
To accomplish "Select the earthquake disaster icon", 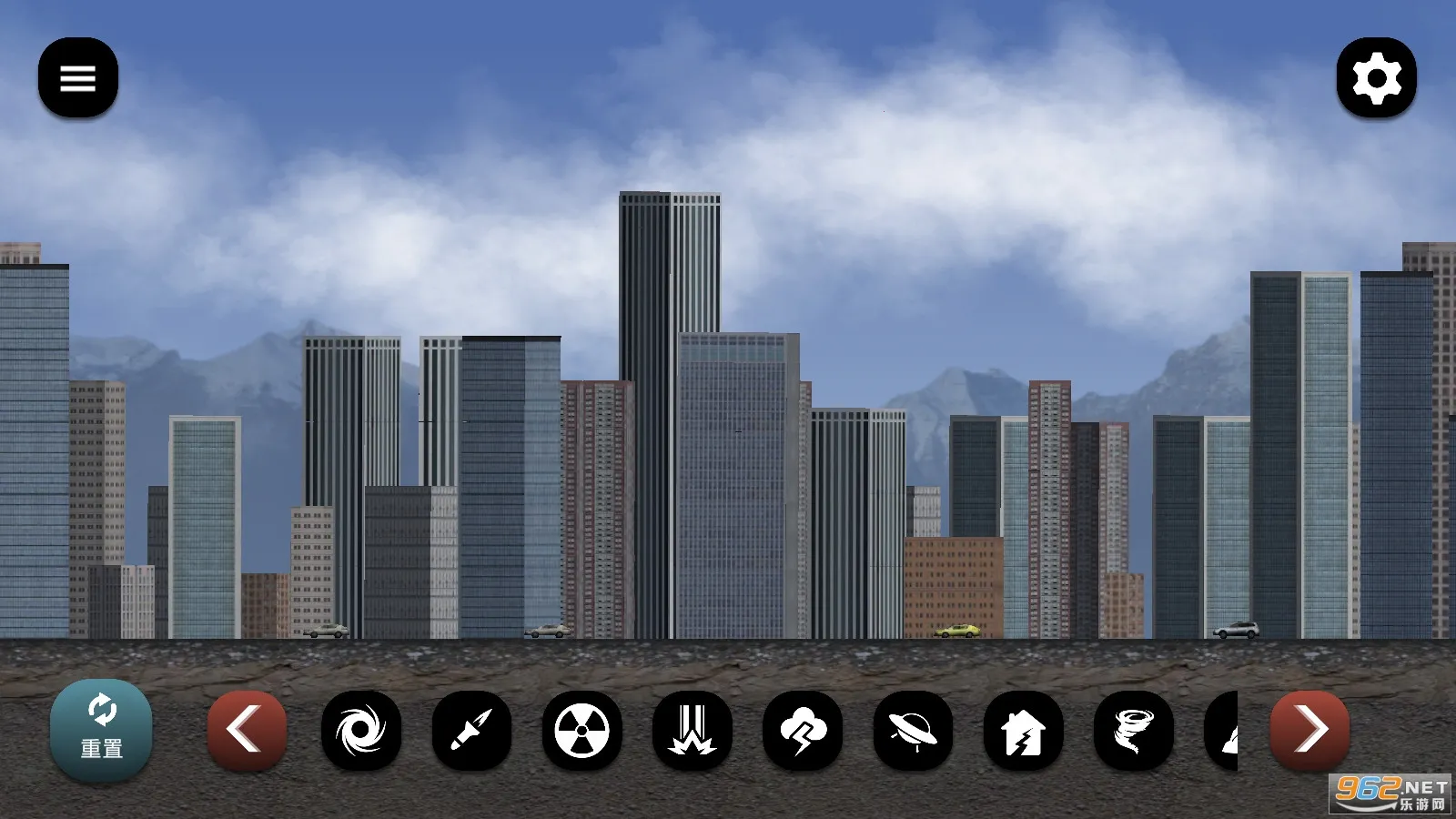I will [x=1023, y=731].
